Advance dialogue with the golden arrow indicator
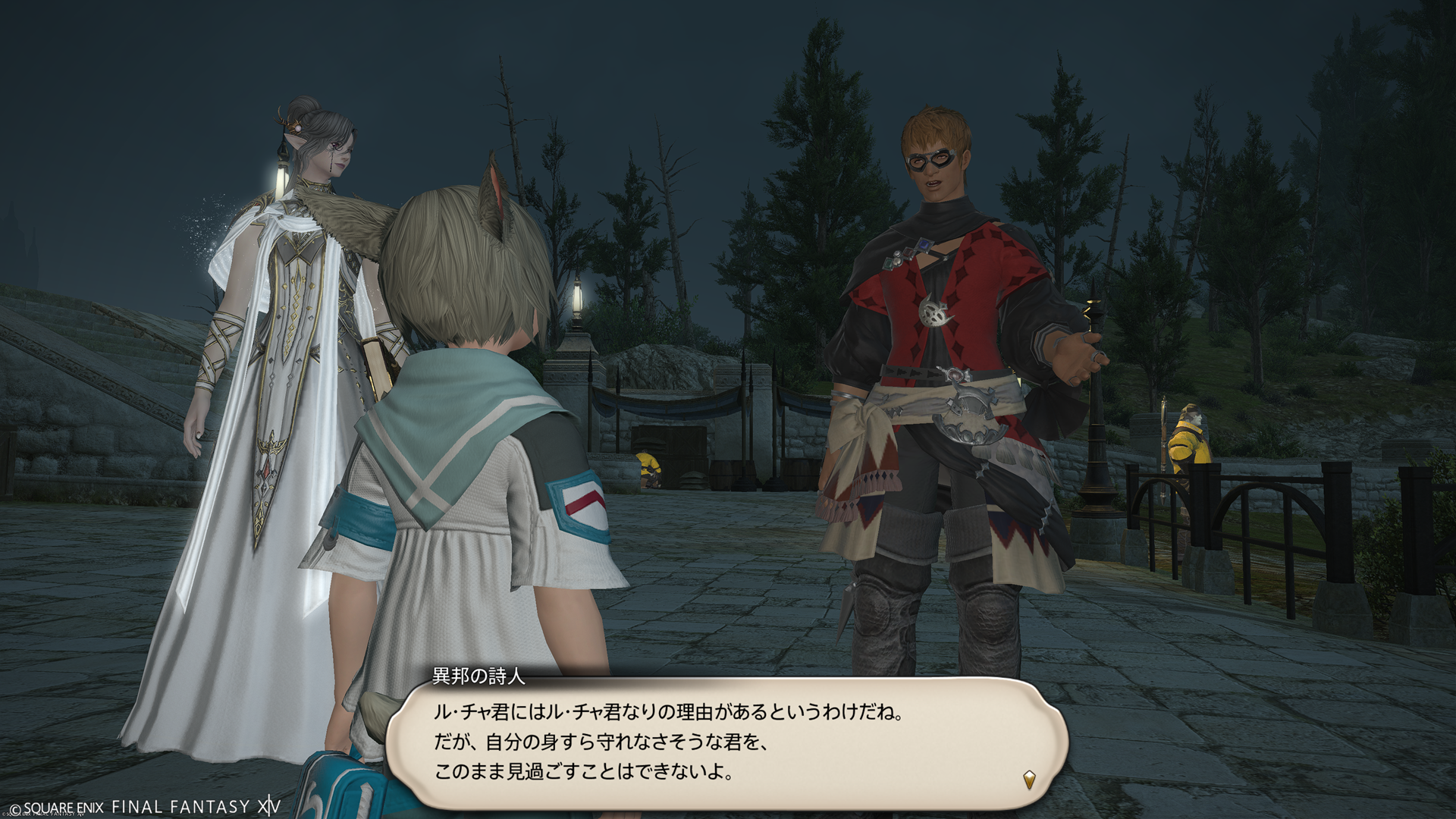Viewport: 1456px width, 819px height. coord(1029,779)
